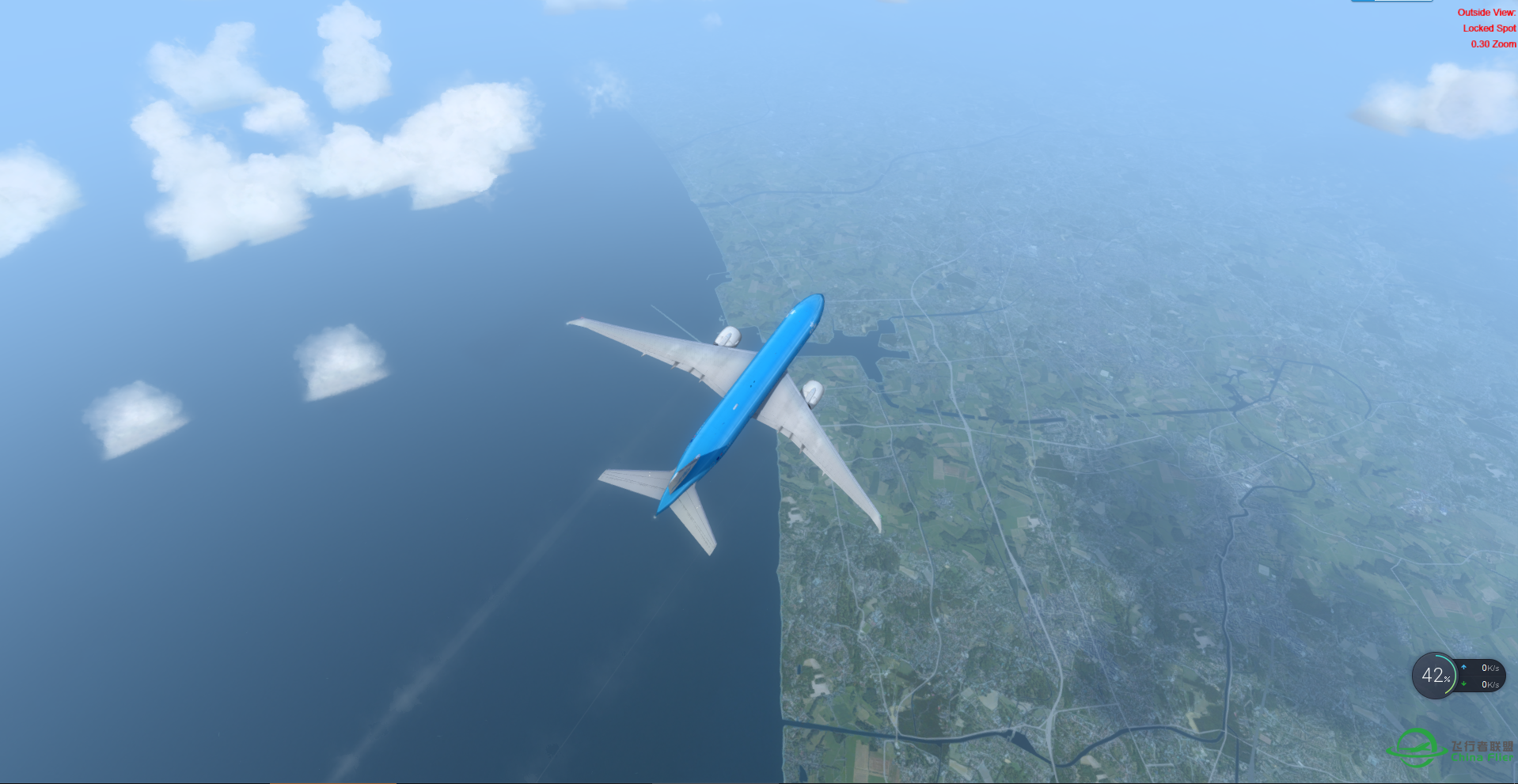Click the Outside View indicator text
Image resolution: width=1518 pixels, height=784 pixels.
tap(1486, 13)
